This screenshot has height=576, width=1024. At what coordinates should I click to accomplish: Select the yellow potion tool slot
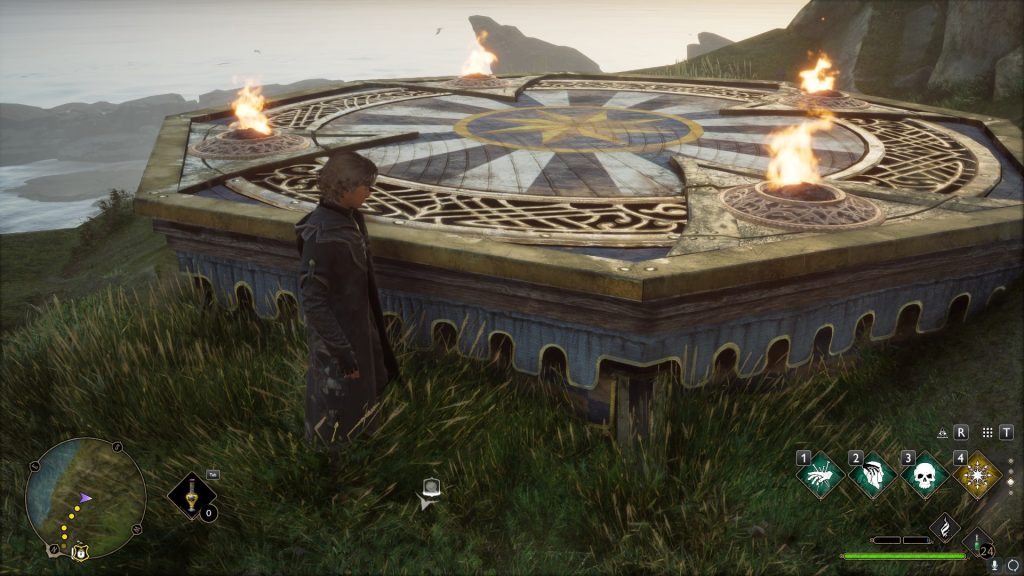click(x=191, y=495)
